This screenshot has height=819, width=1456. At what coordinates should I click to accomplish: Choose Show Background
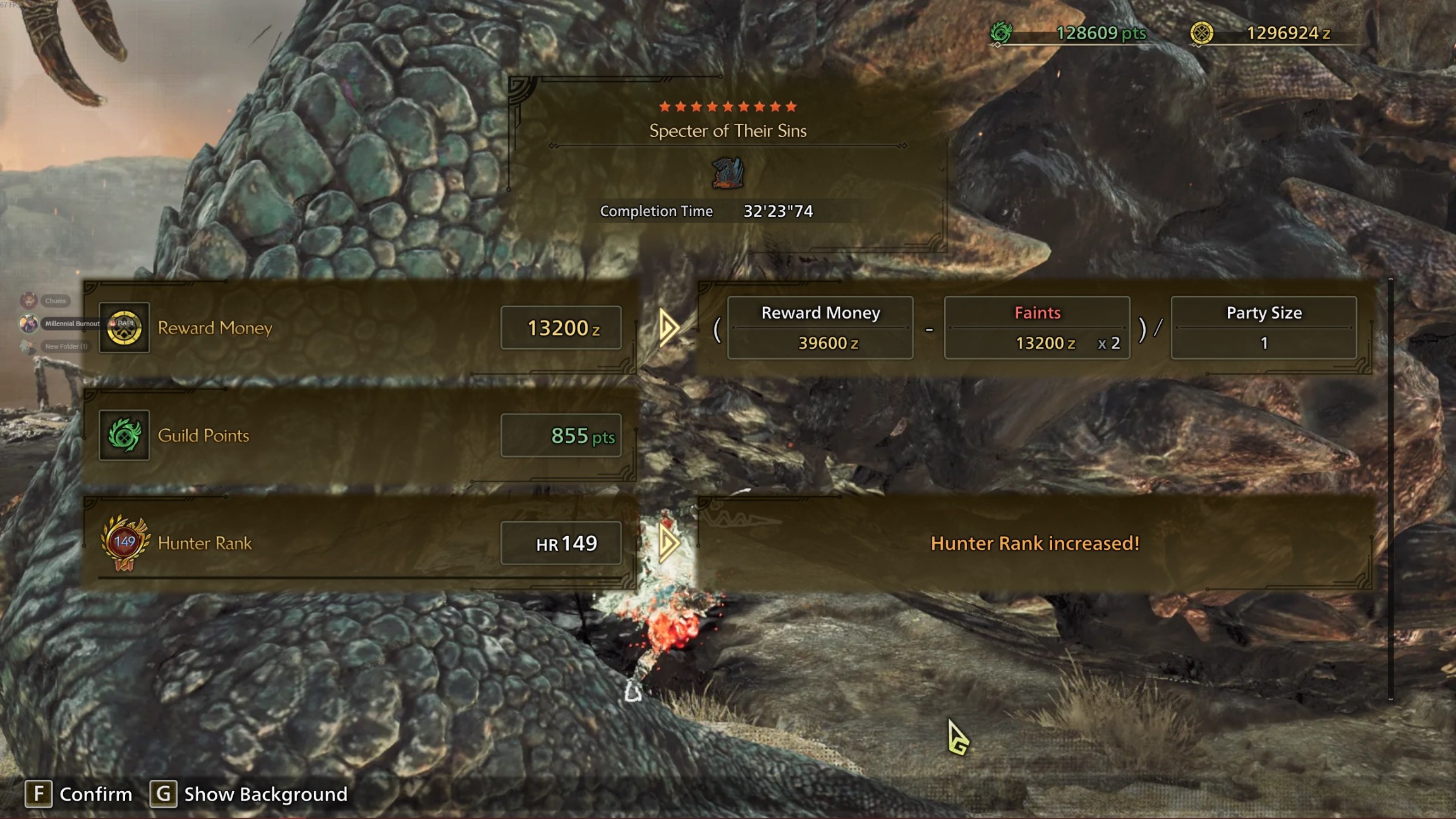[249, 794]
